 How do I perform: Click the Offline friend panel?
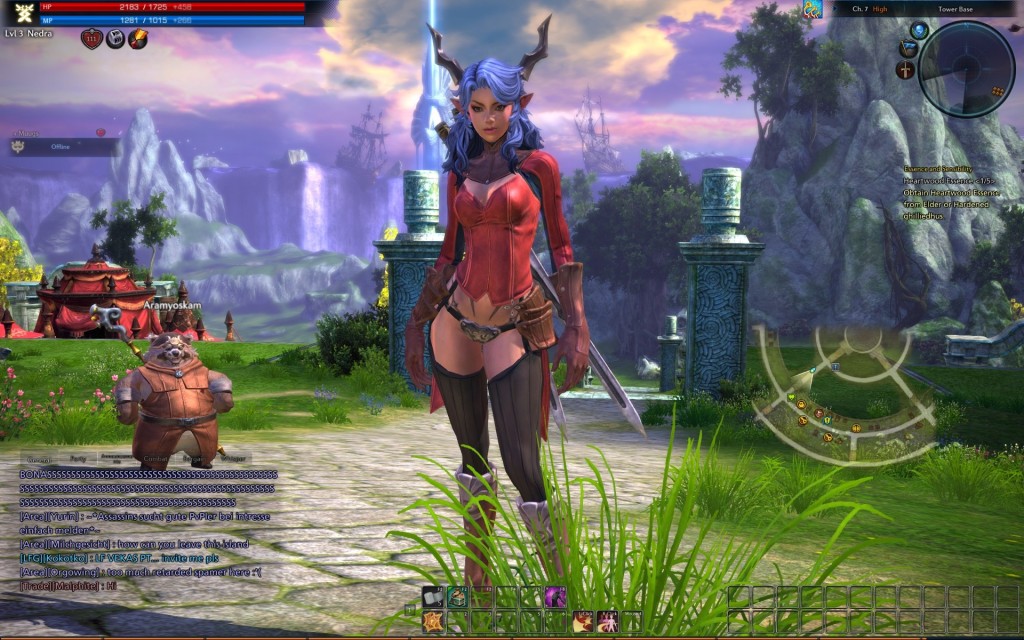pyautogui.click(x=62, y=147)
